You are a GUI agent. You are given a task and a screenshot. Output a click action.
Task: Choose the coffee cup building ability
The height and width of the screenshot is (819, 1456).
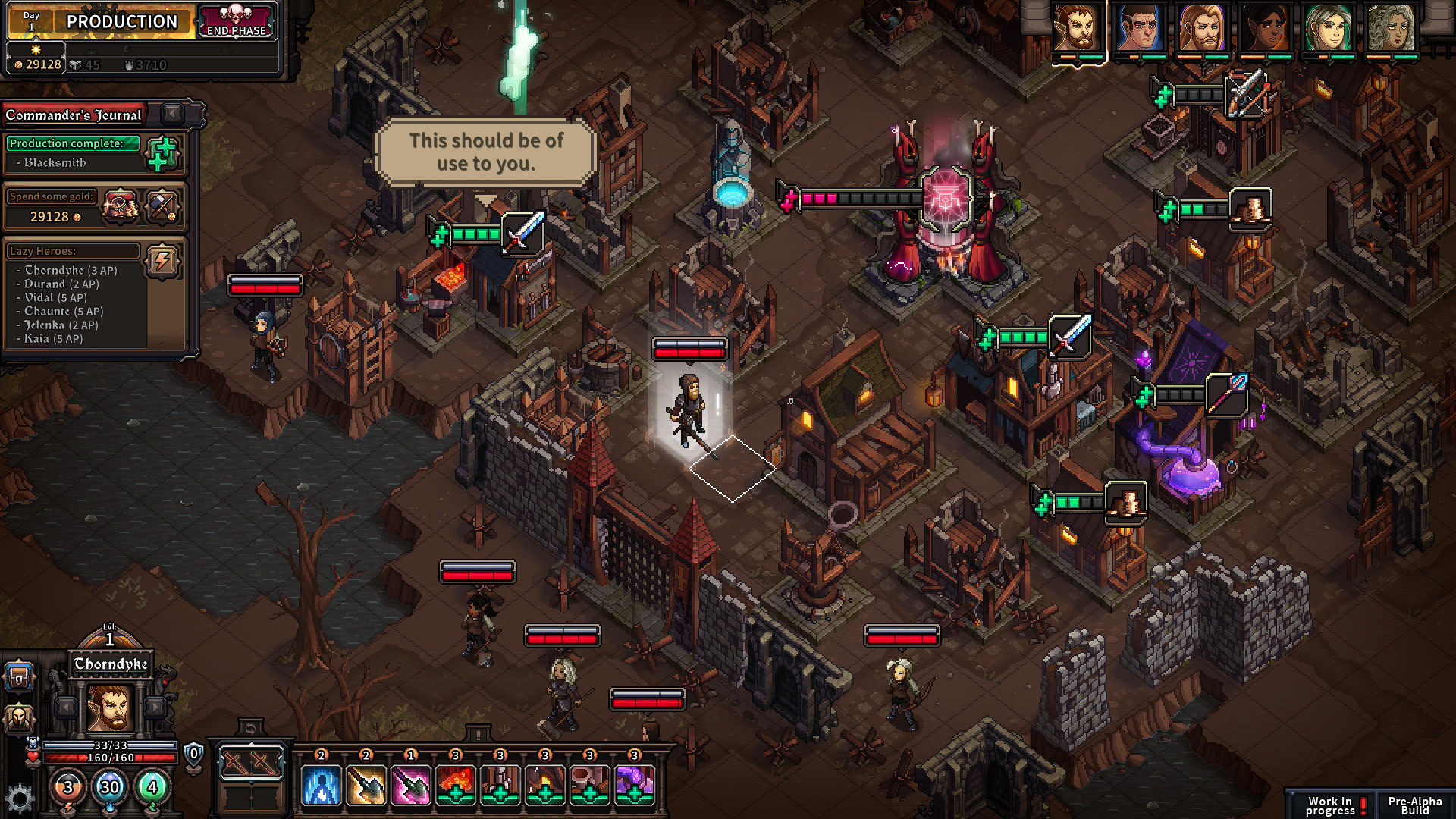point(589,783)
